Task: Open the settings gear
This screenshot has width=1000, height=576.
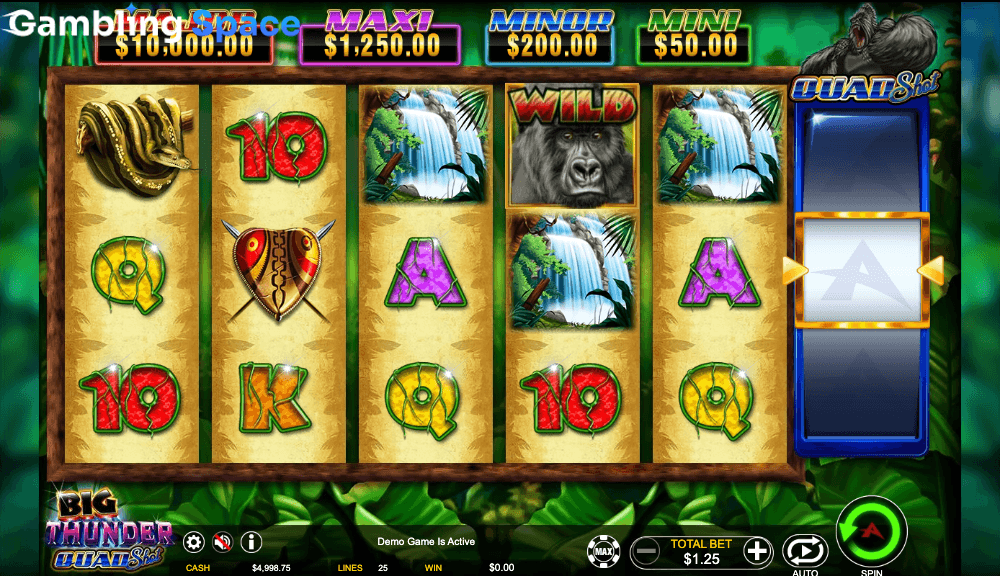Action: 194,542
